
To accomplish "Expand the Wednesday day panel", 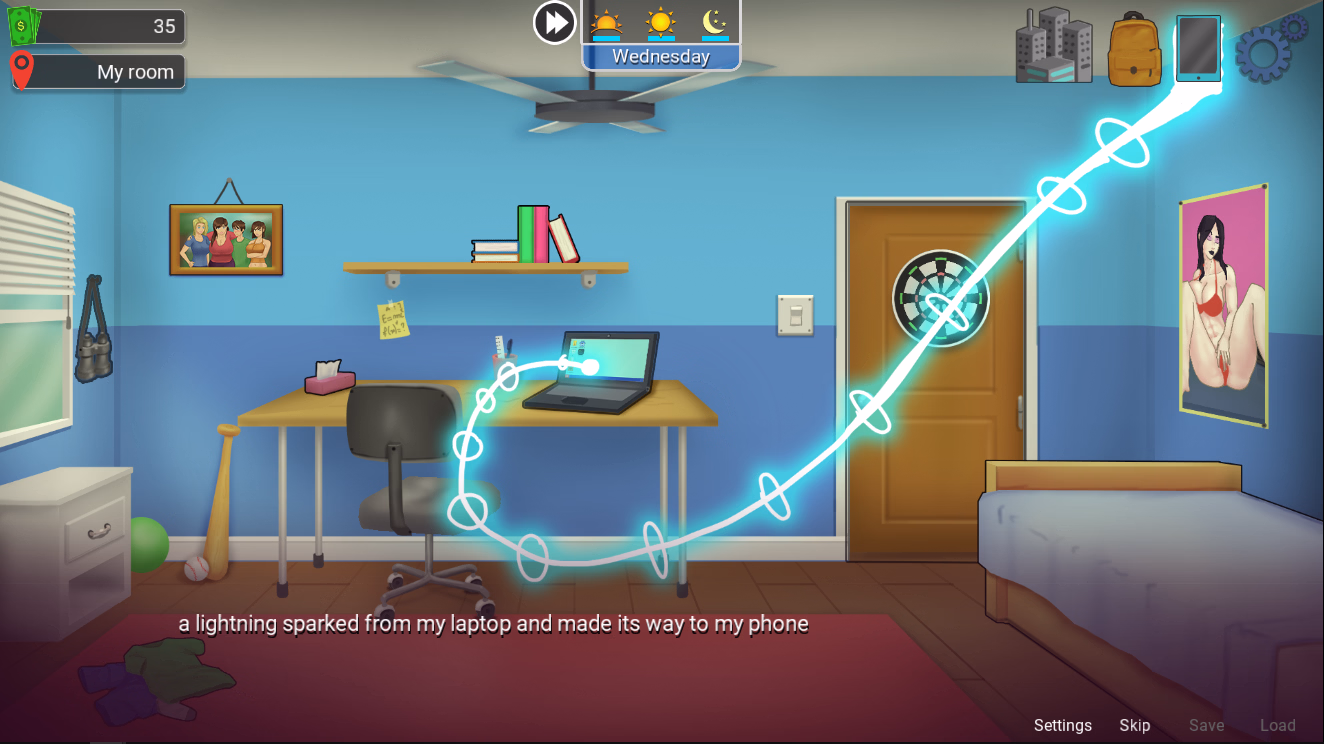I will [x=660, y=56].
